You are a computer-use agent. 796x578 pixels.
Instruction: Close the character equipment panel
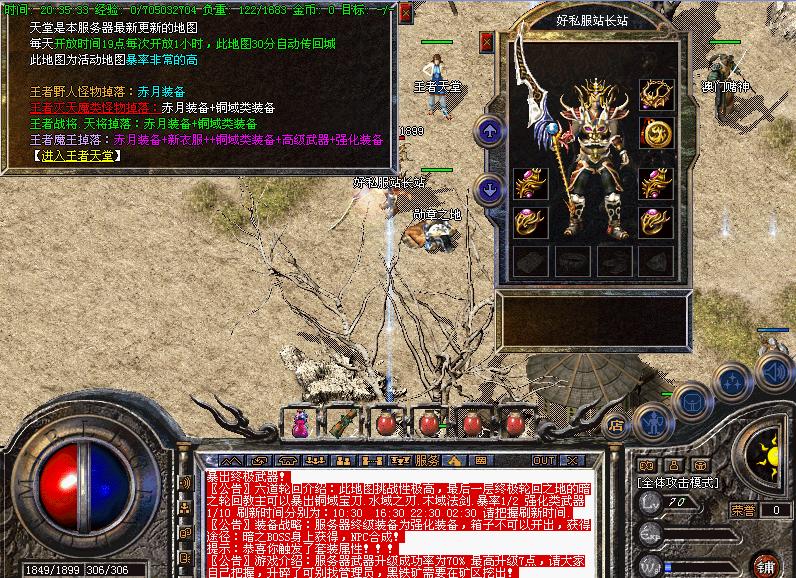click(x=487, y=42)
